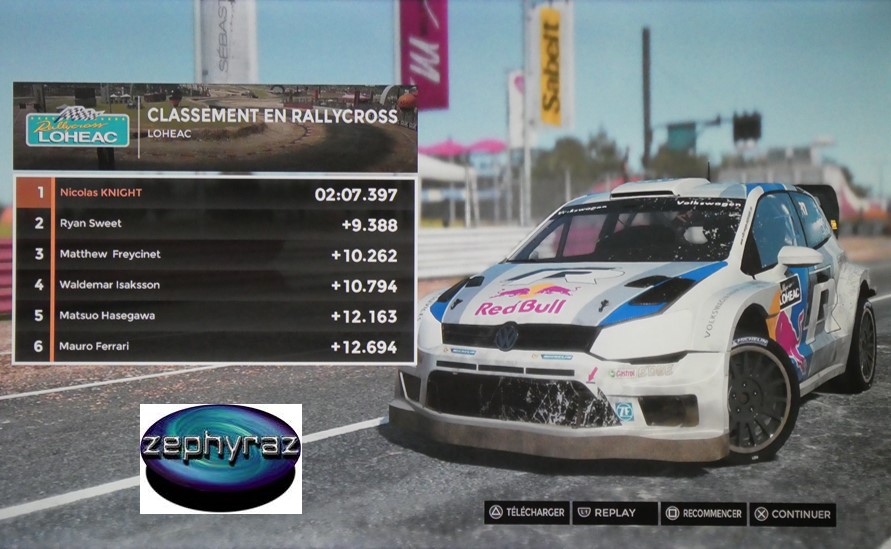The width and height of the screenshot is (891, 549).
Task: Click the Rallycross Loheac track logo
Action: pyautogui.click(x=77, y=127)
